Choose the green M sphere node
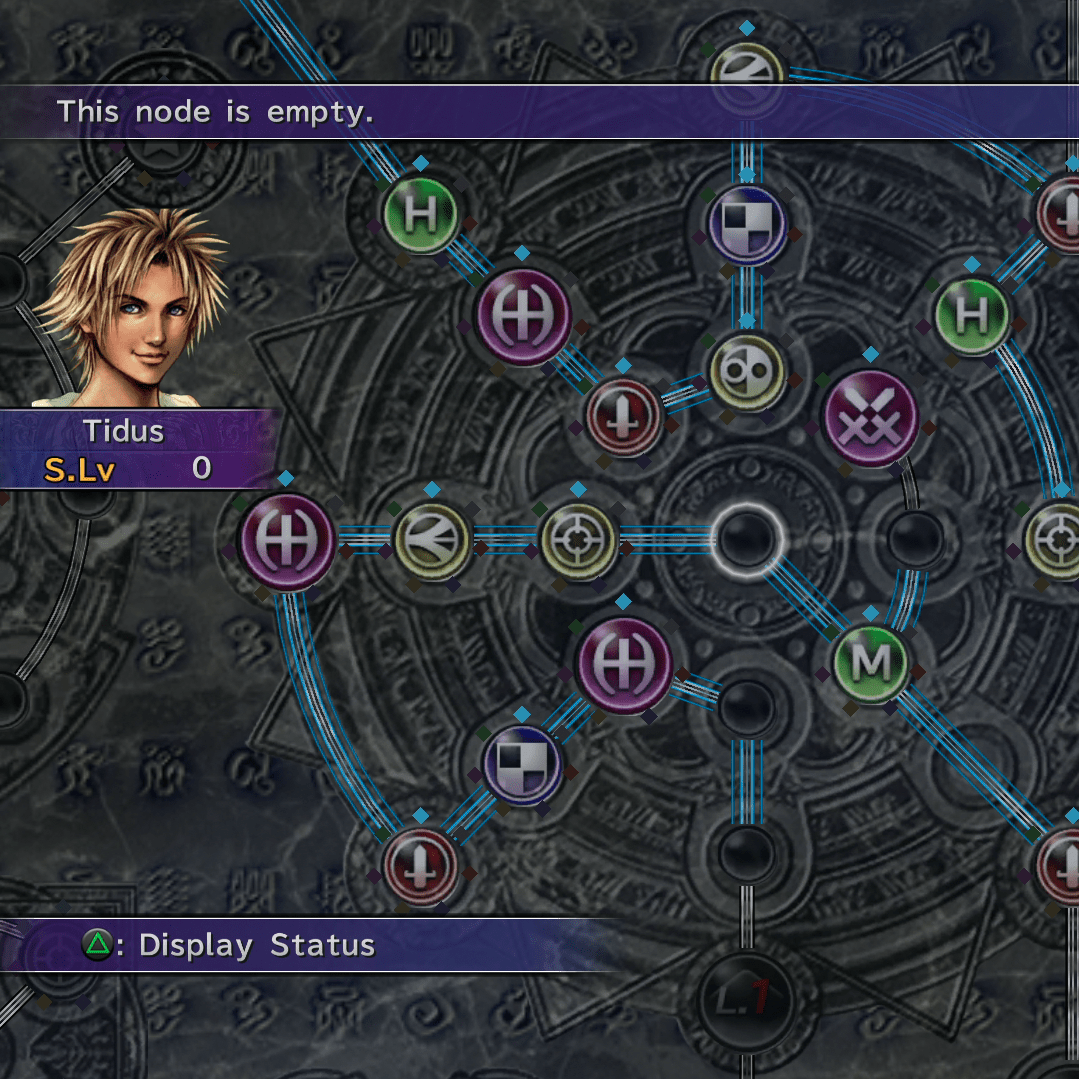Viewport: 1079px width, 1079px height. pyautogui.click(x=873, y=662)
